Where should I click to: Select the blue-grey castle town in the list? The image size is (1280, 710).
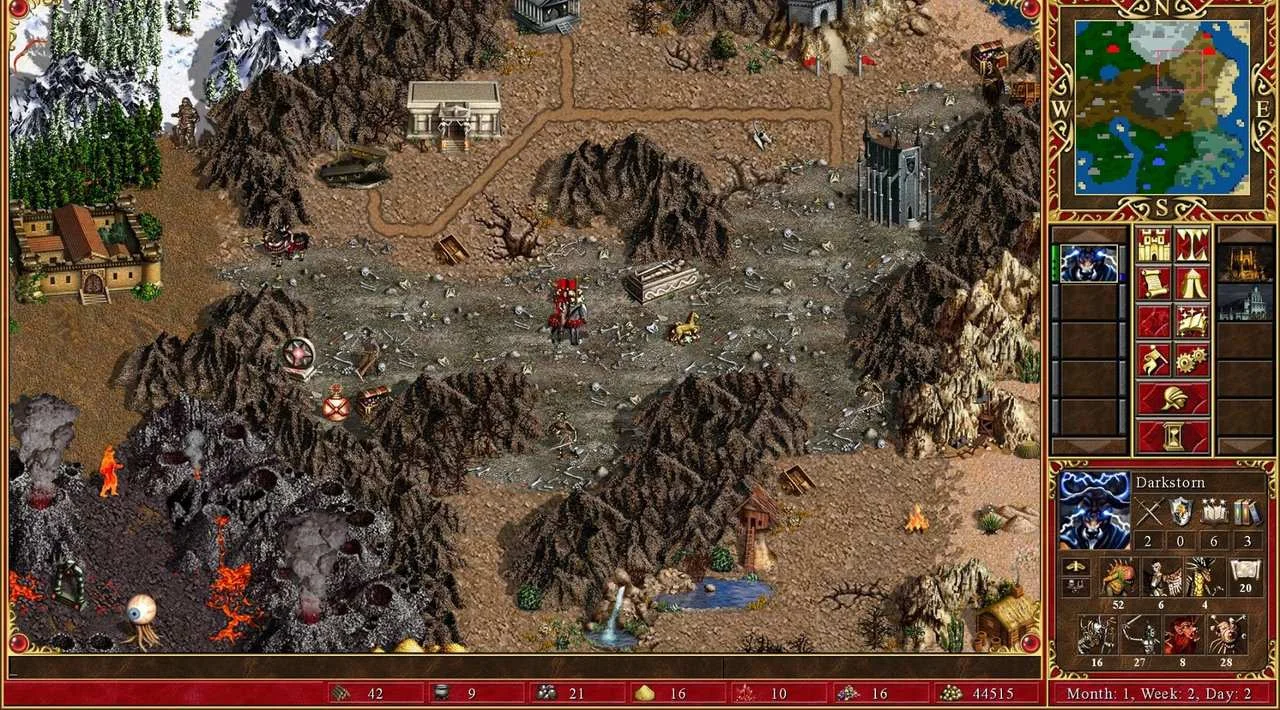coord(1243,303)
